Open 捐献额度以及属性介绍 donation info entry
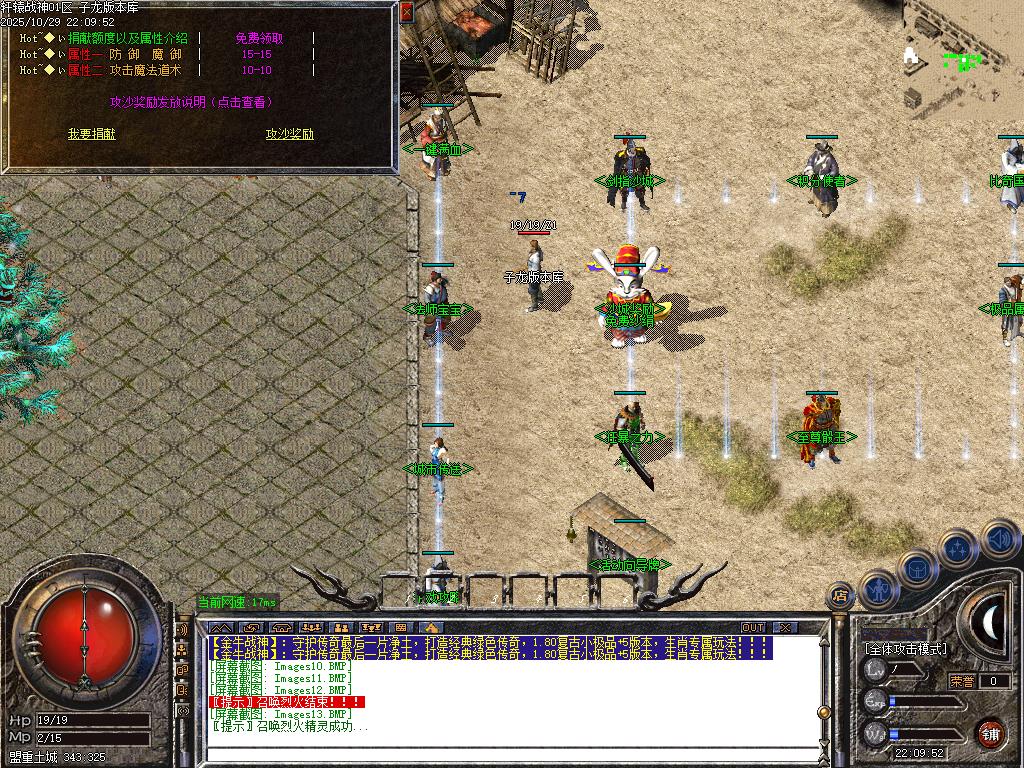The width and height of the screenshot is (1024, 768). (127, 38)
